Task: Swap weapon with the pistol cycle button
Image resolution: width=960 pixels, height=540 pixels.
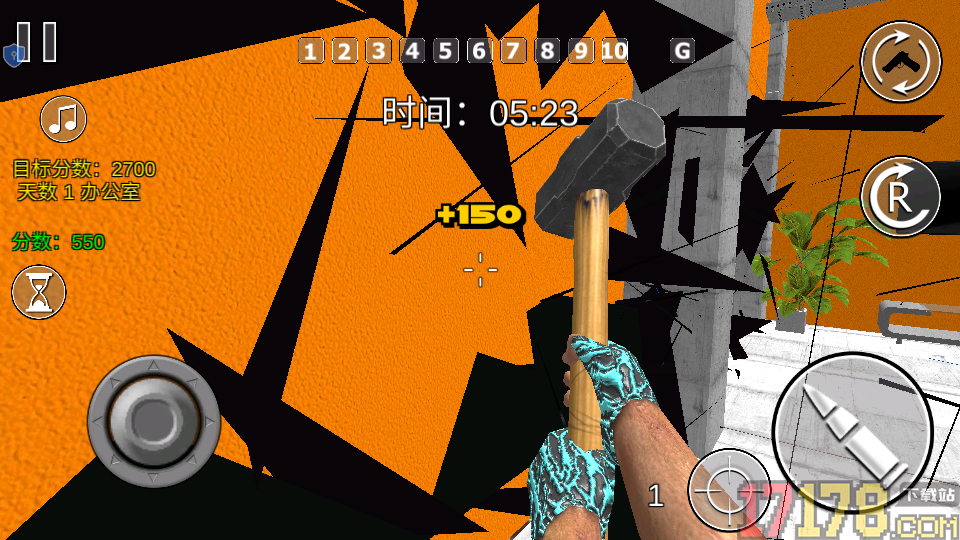Action: (901, 62)
